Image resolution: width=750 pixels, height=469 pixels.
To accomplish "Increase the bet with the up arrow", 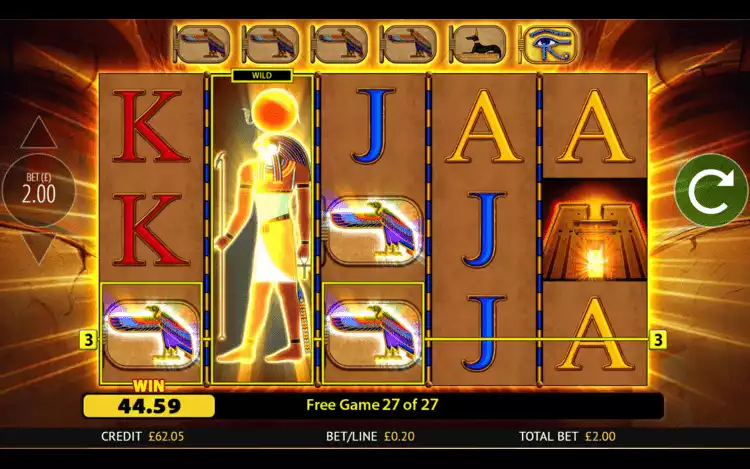I will tap(39, 133).
